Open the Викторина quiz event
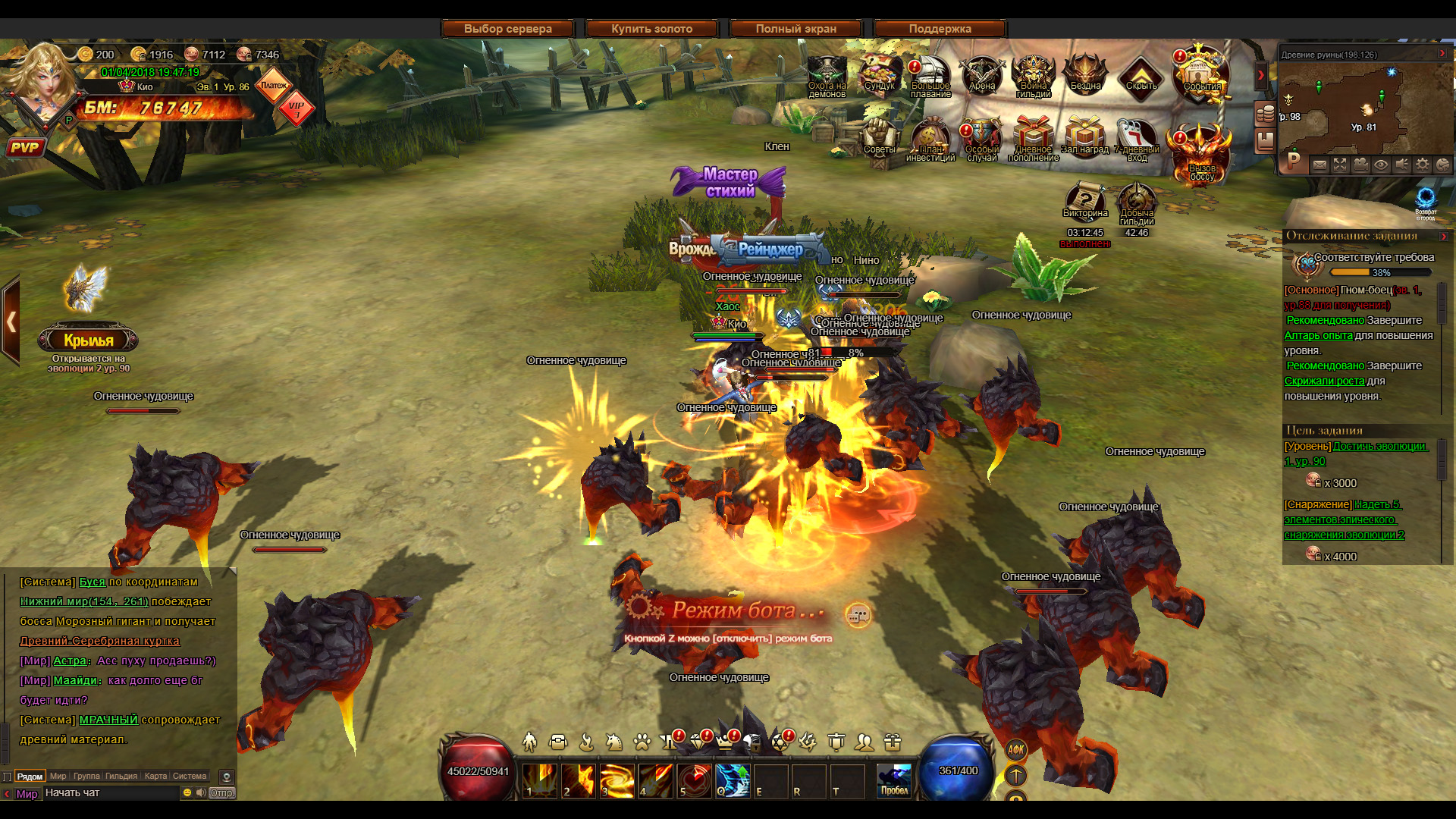The height and width of the screenshot is (819, 1456). (x=1085, y=201)
